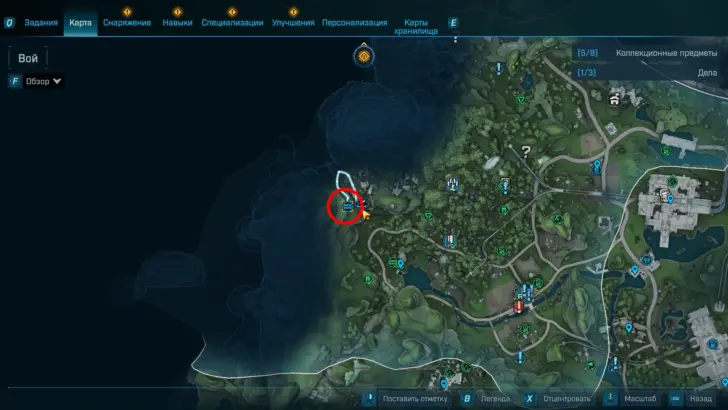Click the white question mark map marker
This screenshot has width=728, height=410.
525,152
